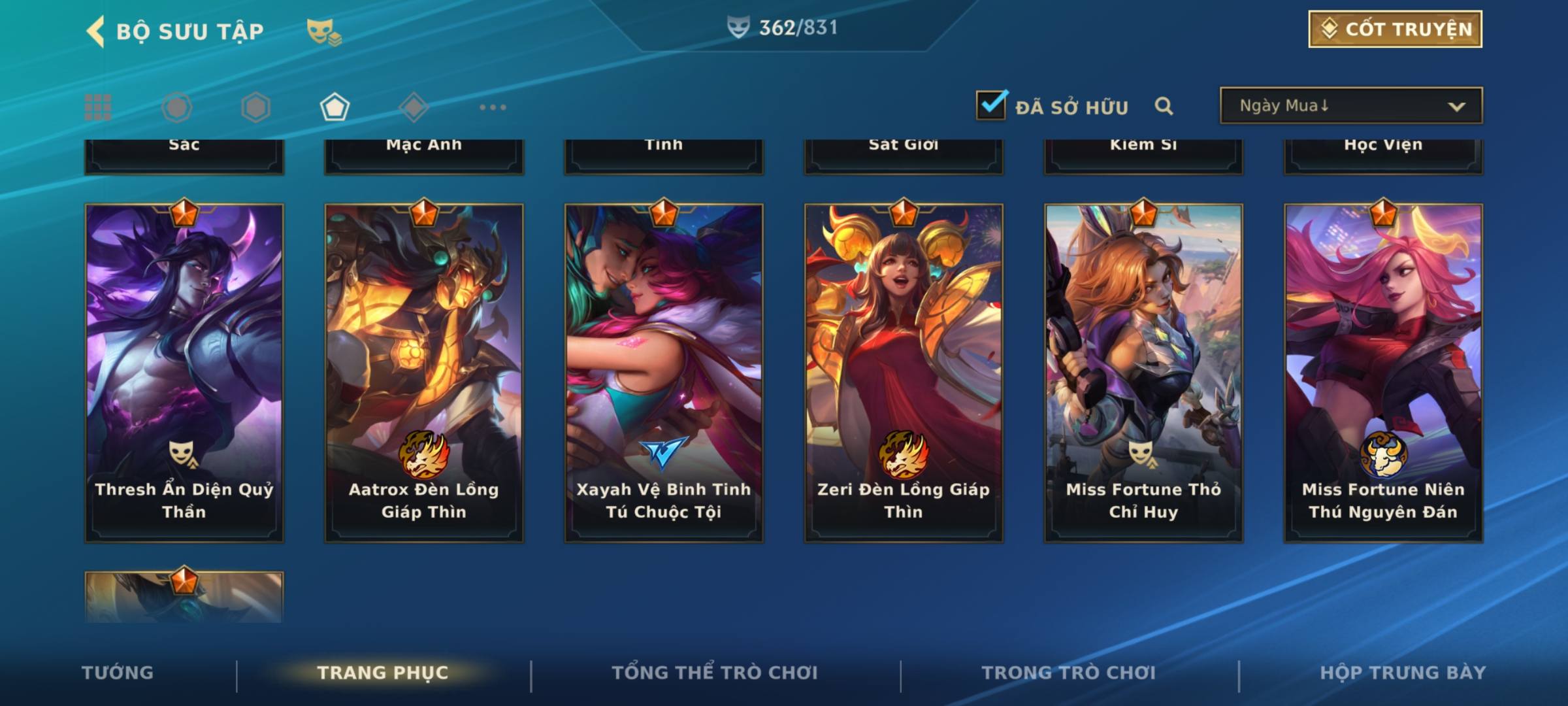Screen dimensions: 1568x706
Task: Choose the diamond rarity filter
Action: [x=414, y=107]
